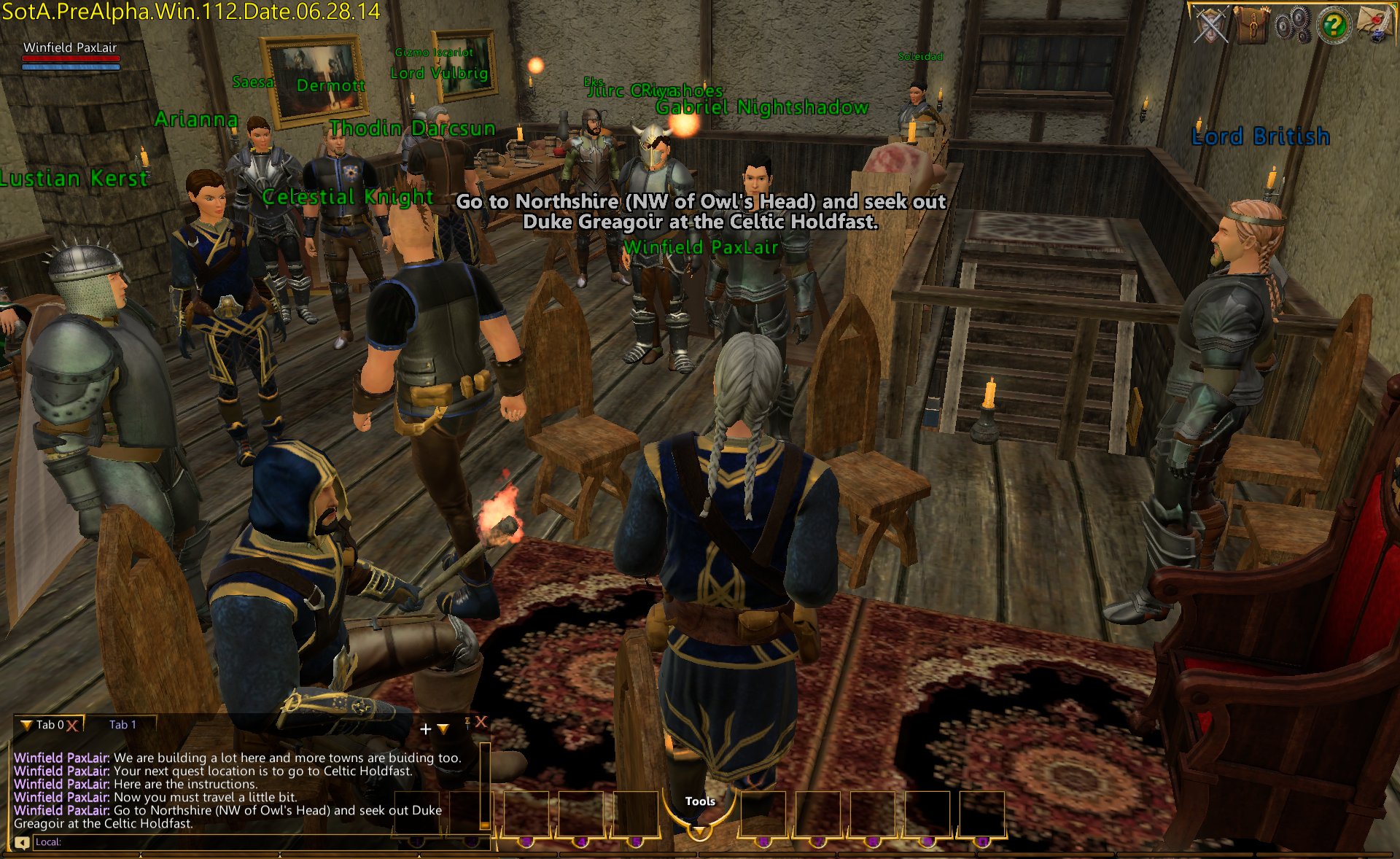Open the gears settings menu
Screen dimensions: 1400x859
click(x=1293, y=26)
